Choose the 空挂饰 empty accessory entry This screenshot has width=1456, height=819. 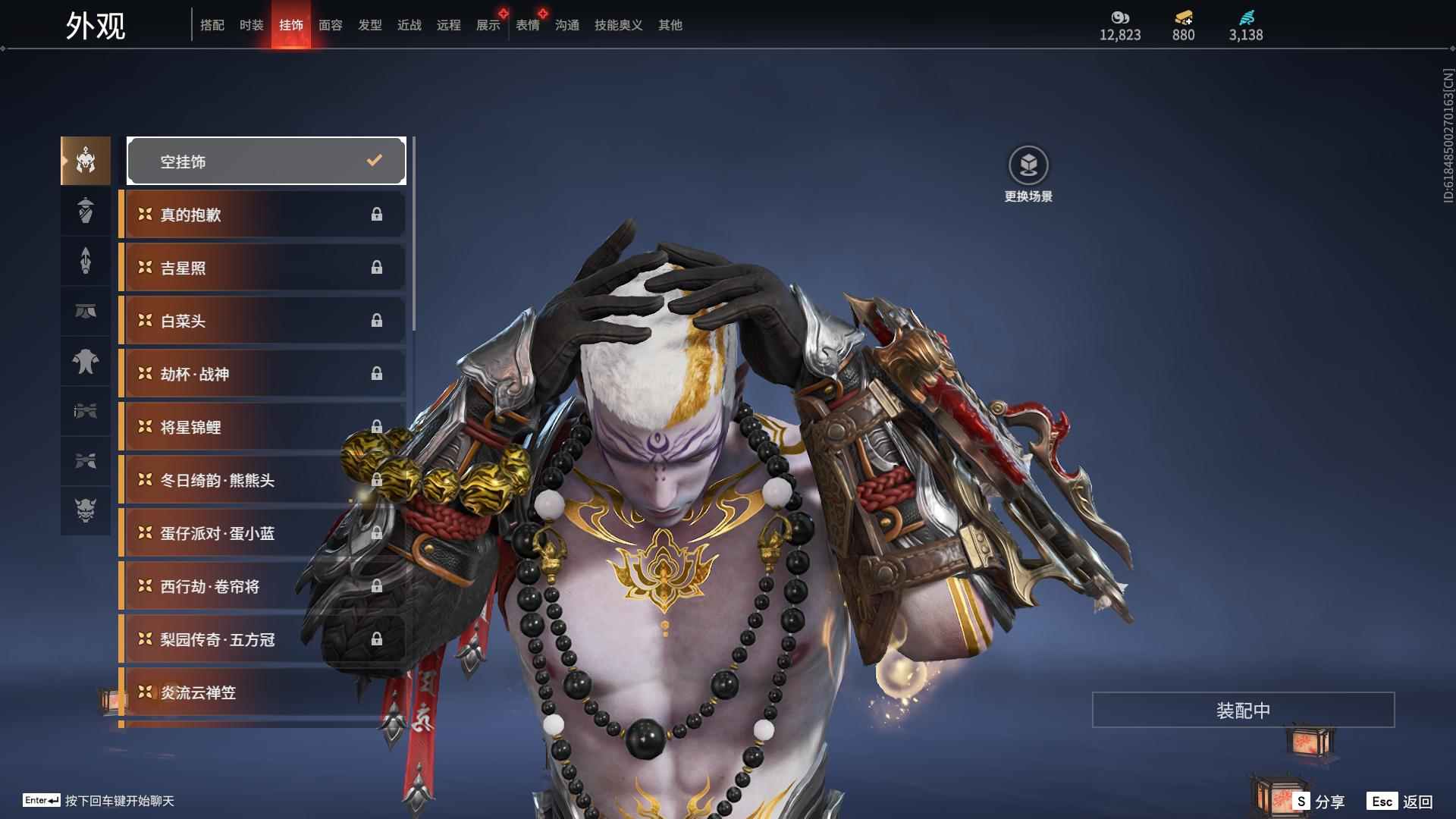[266, 161]
